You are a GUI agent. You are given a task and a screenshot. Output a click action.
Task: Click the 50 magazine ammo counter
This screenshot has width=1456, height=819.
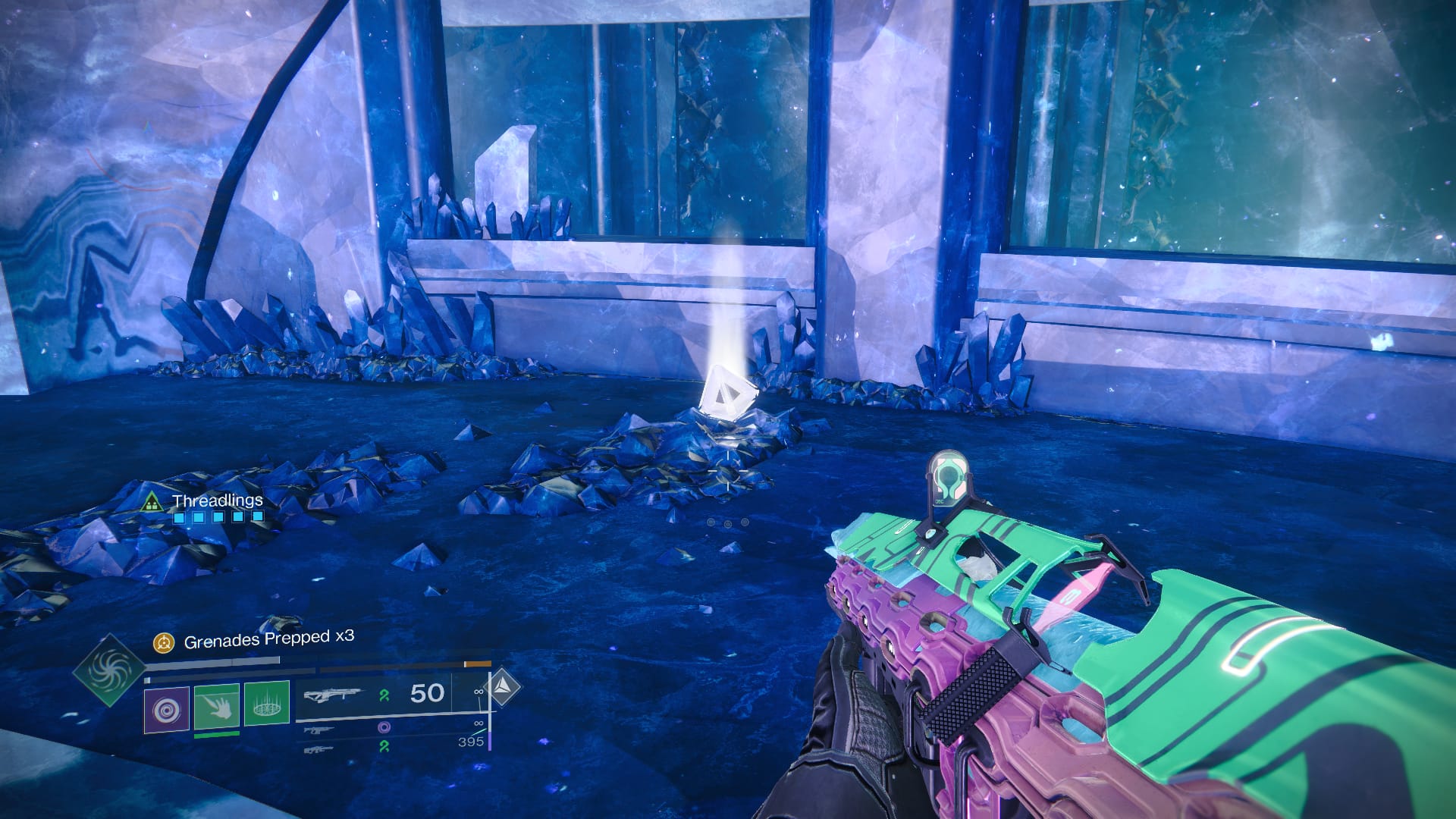point(426,694)
